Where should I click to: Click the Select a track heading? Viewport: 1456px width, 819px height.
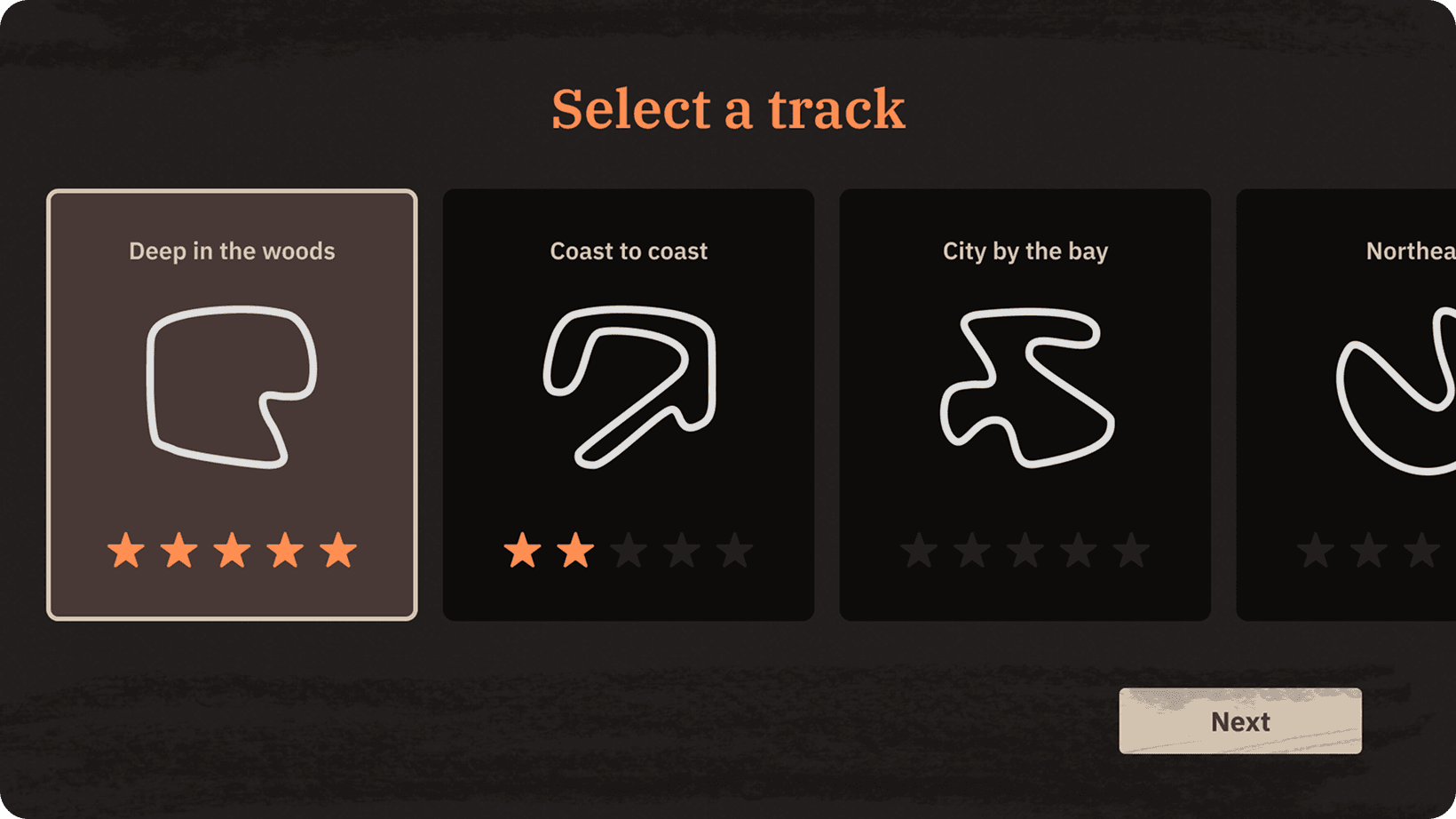point(728,107)
